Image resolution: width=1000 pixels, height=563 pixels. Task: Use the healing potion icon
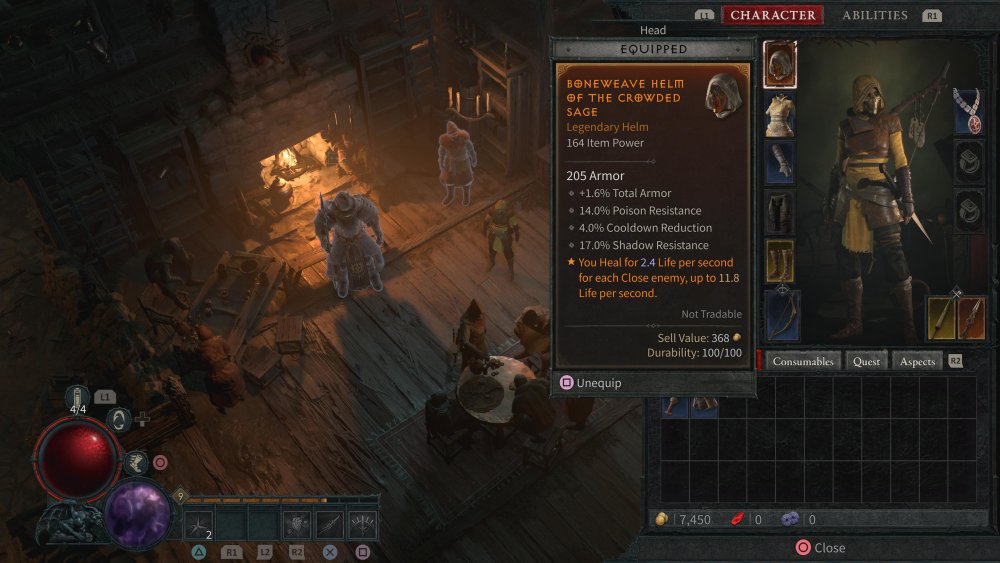[78, 399]
